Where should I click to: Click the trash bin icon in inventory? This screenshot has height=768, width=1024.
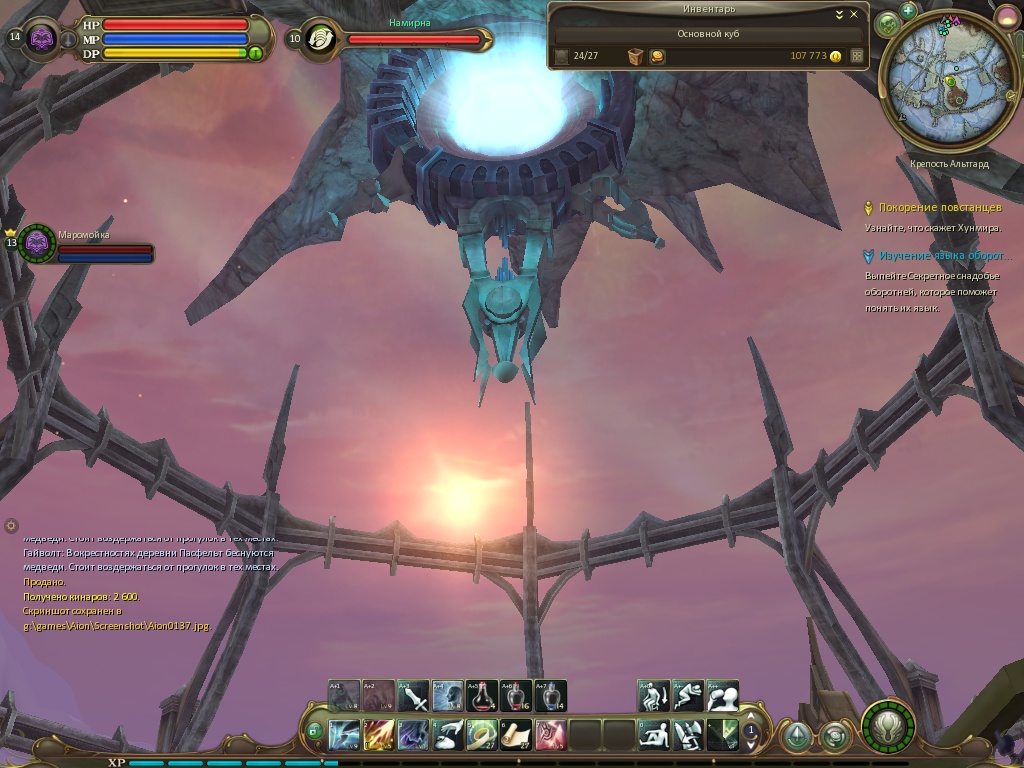pyautogui.click(x=635, y=57)
